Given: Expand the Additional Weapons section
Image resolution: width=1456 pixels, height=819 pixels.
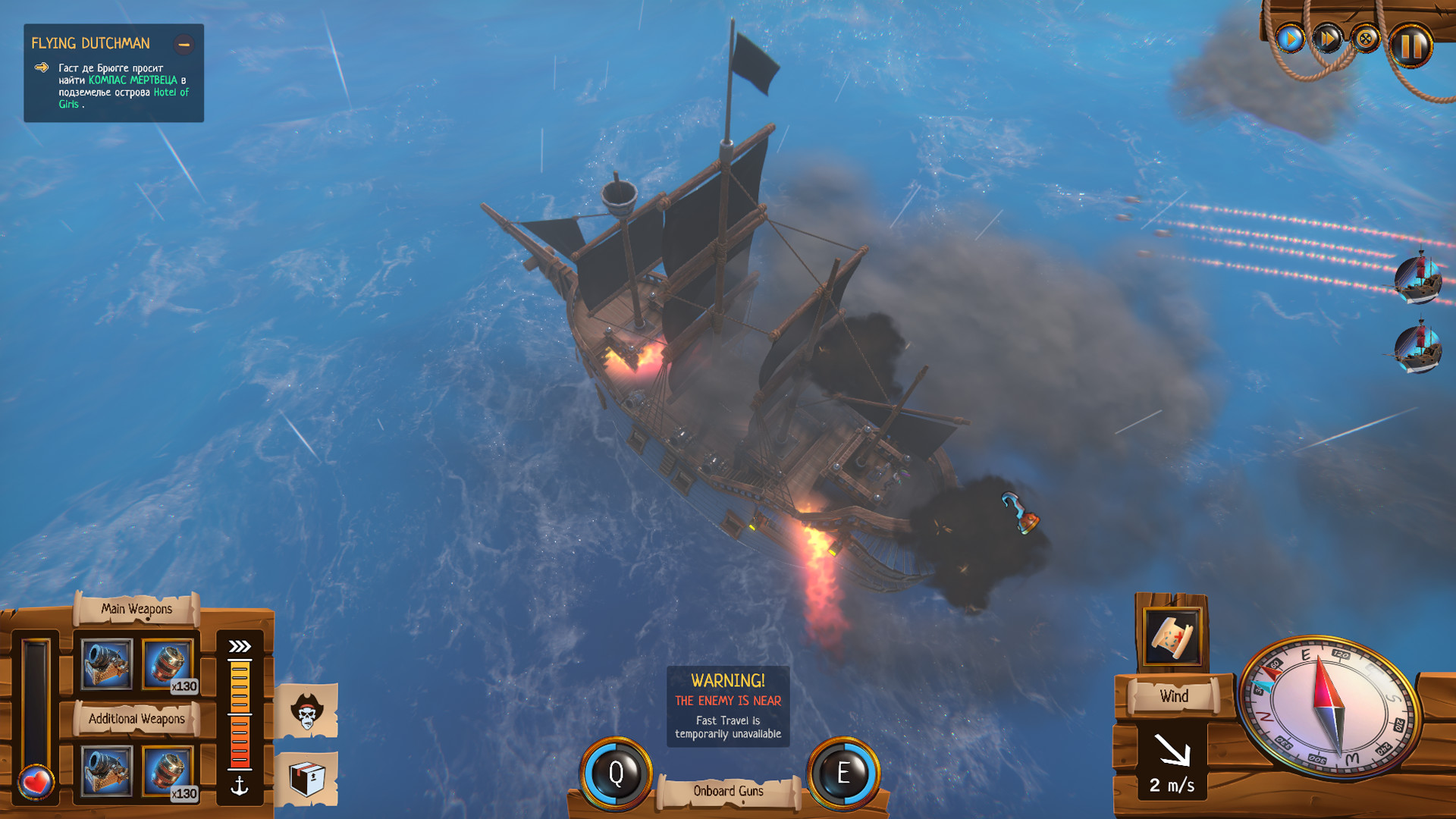Looking at the screenshot, I should point(137,719).
